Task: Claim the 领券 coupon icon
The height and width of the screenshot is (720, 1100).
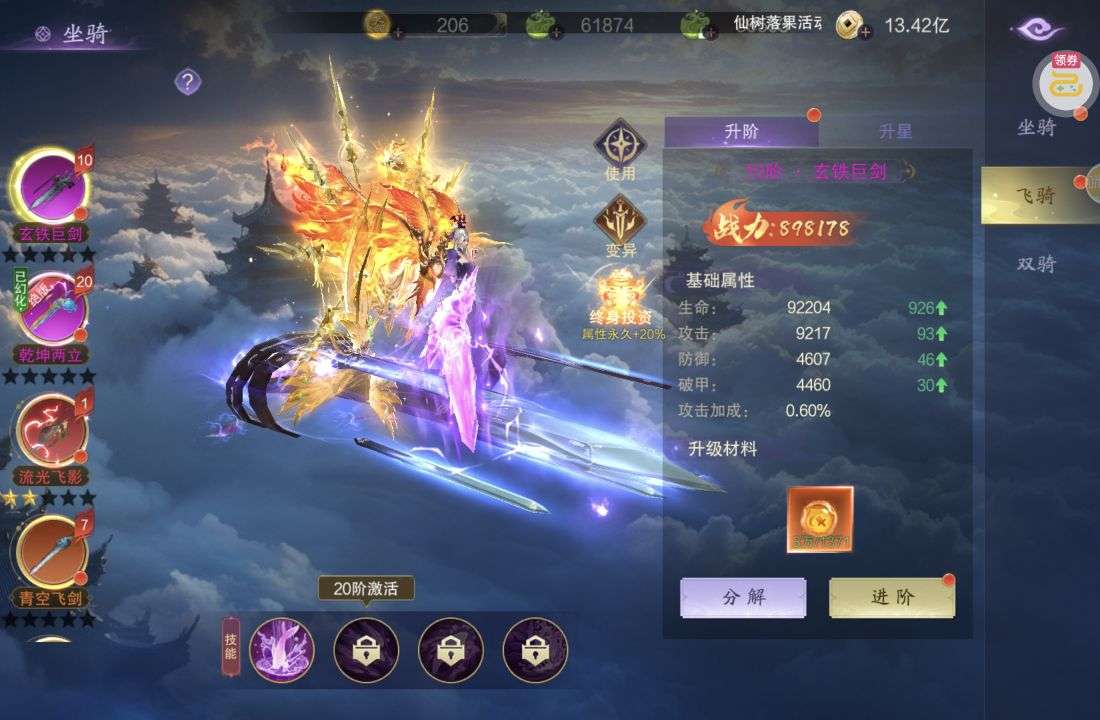Action: point(1062,80)
